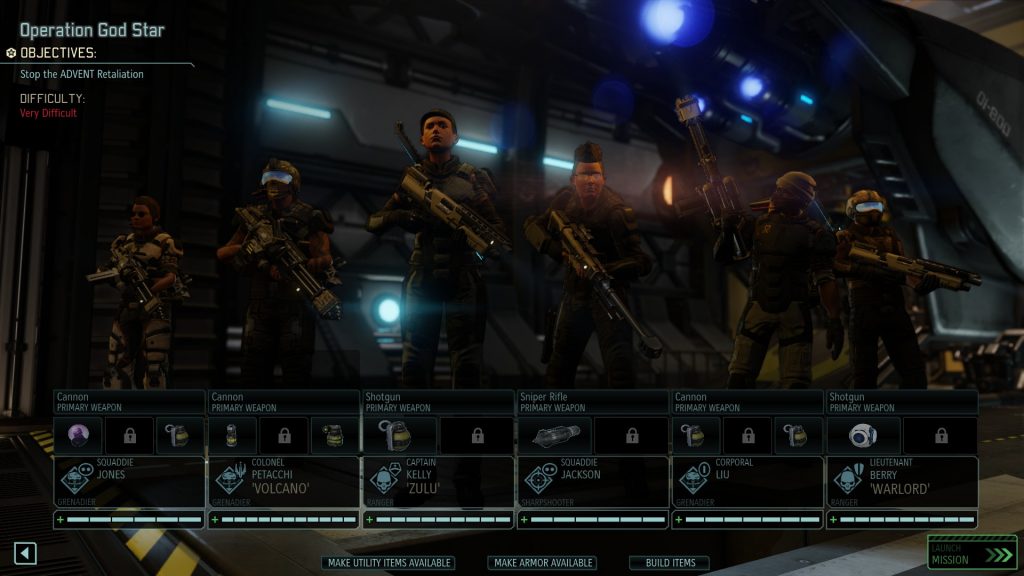Select Squaddie Jackson sharpshooter card
1024x576 pixels.
pyautogui.click(x=592, y=482)
